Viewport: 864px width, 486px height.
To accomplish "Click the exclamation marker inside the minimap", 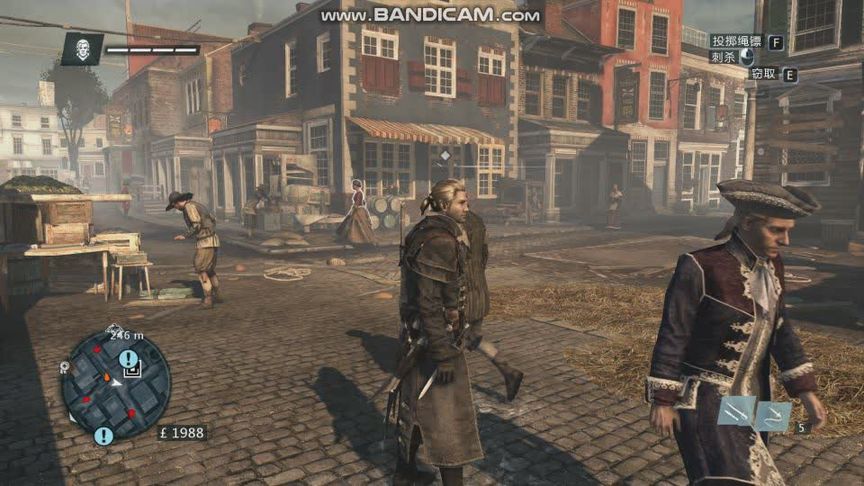I will 128,358.
